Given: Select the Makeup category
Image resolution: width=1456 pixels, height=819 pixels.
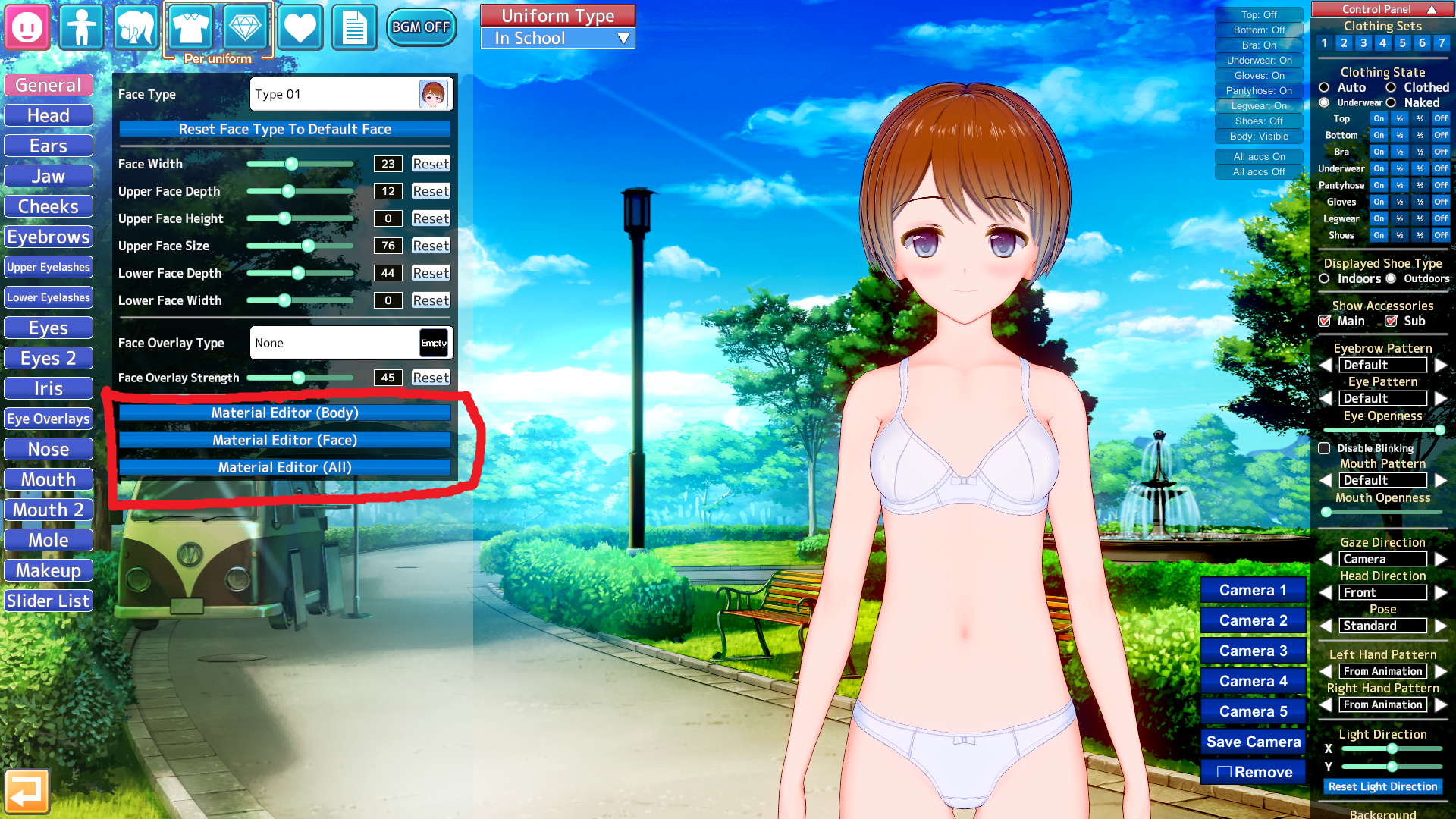Looking at the screenshot, I should pyautogui.click(x=49, y=570).
